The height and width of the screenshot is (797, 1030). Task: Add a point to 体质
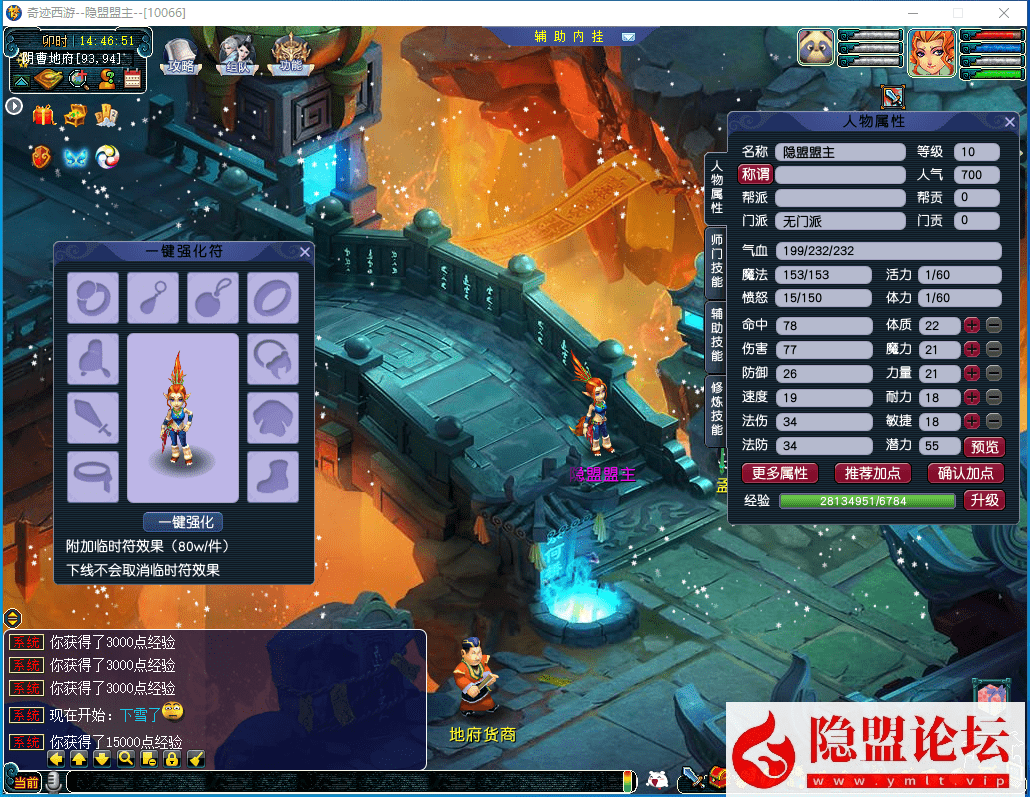pos(971,326)
